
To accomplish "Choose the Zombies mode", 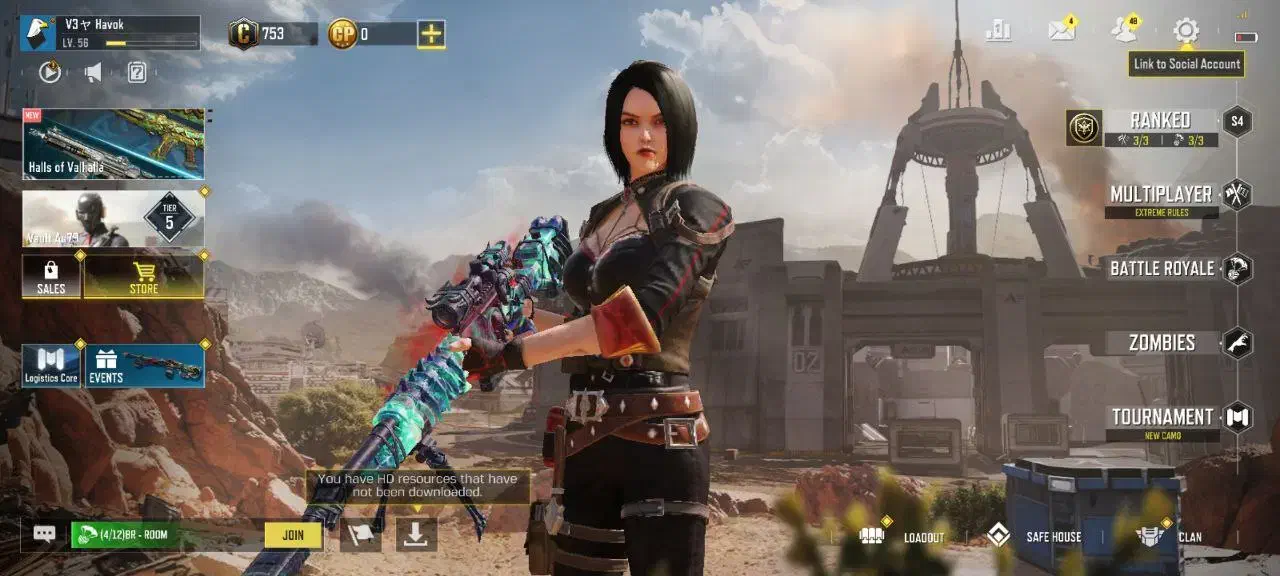I will 1162,343.
